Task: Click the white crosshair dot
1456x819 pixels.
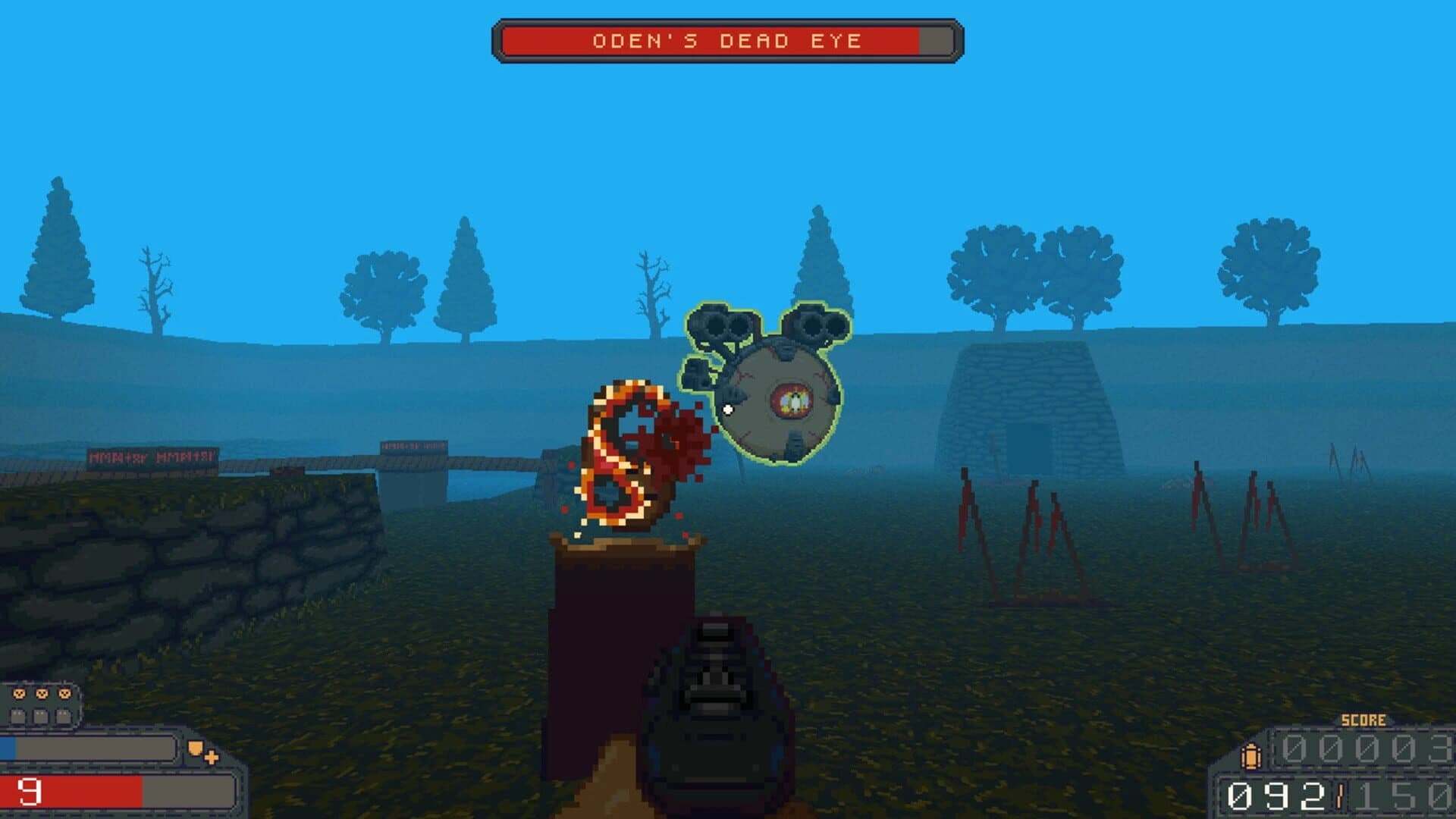Action: [729, 409]
